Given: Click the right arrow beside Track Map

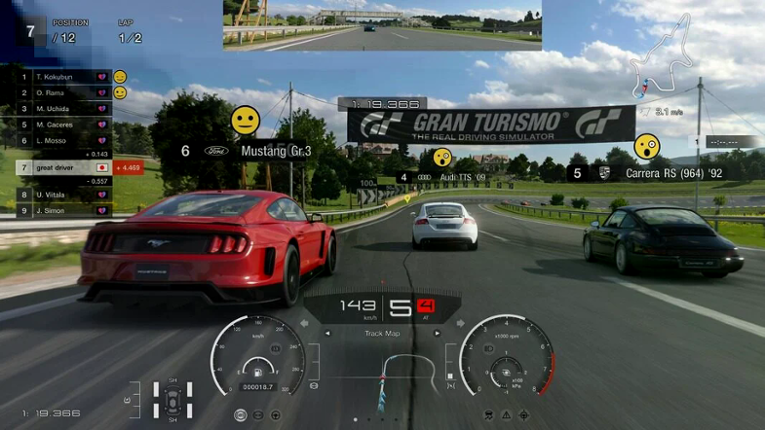Looking at the screenshot, I should (438, 333).
